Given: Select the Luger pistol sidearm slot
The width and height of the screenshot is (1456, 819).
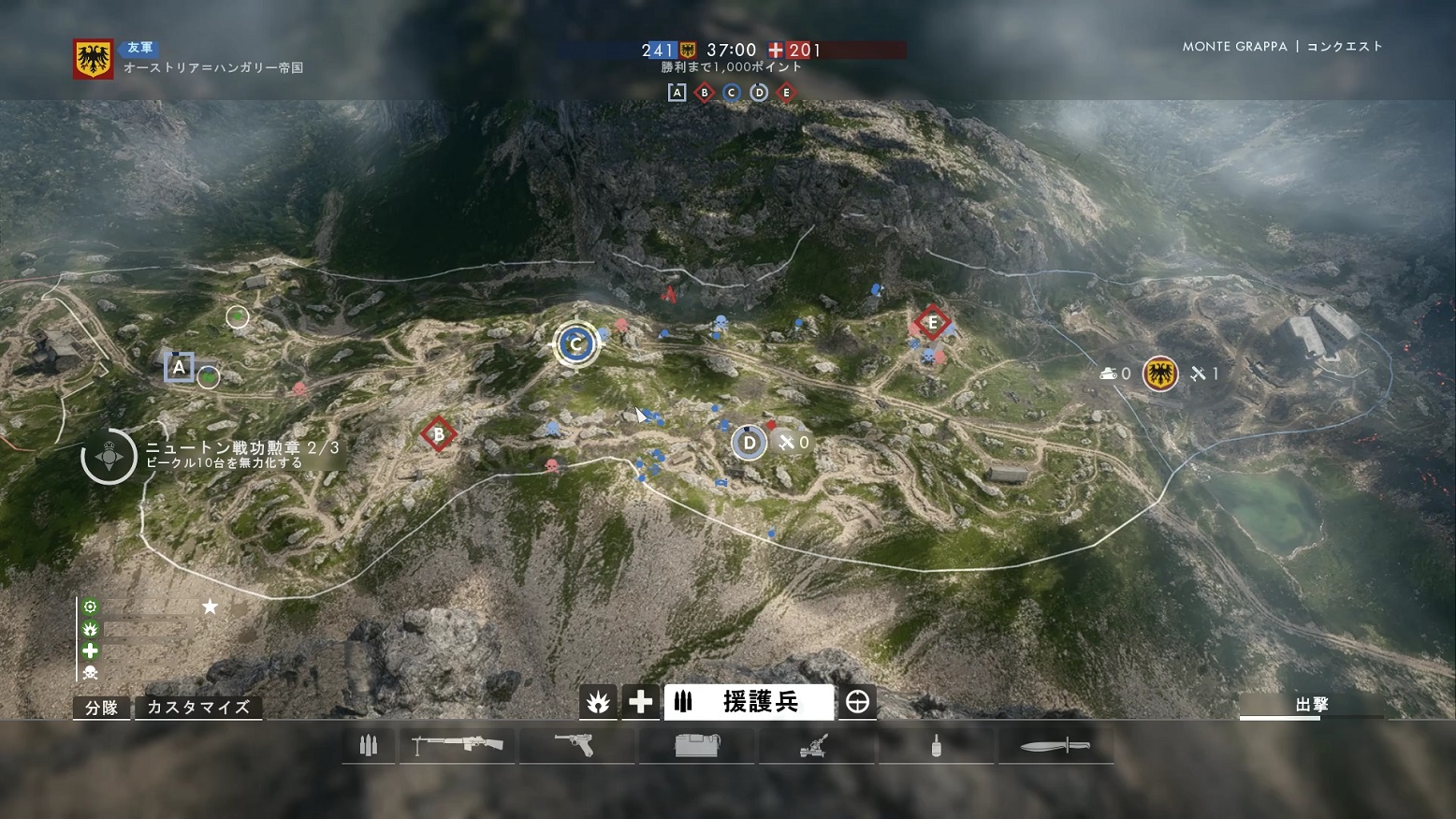Looking at the screenshot, I should click(575, 746).
